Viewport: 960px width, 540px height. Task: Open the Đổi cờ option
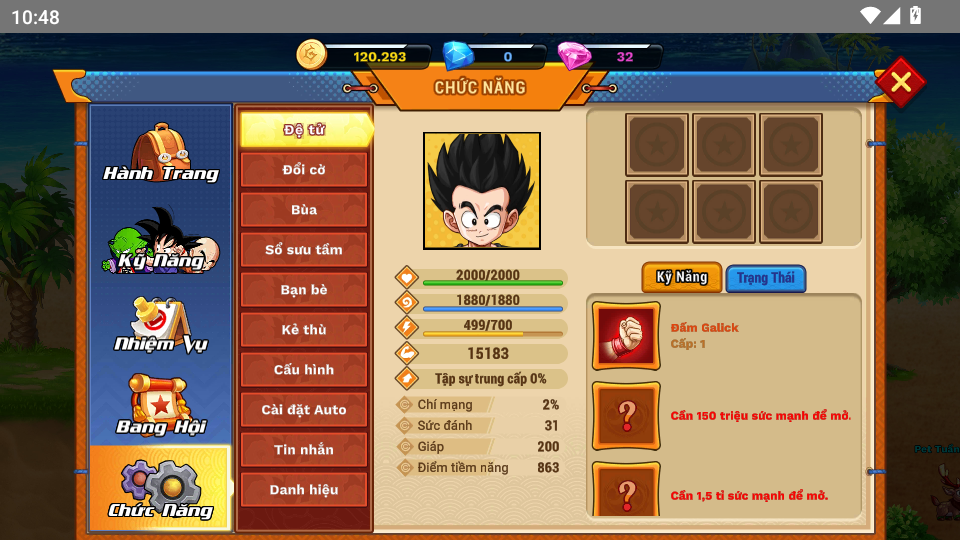pyautogui.click(x=304, y=170)
